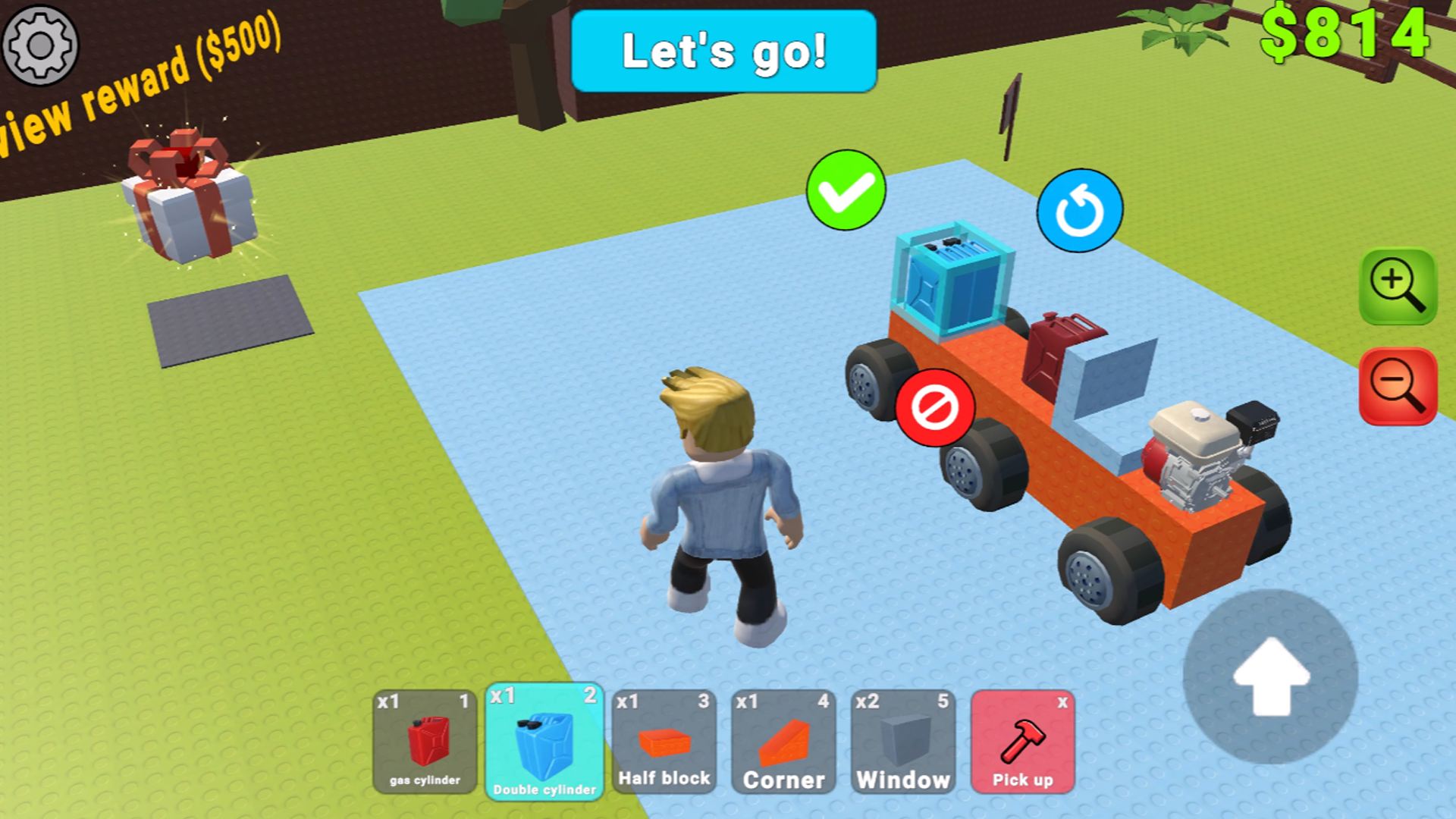Select the Corner block item
Image resolution: width=1456 pixels, height=819 pixels.
[x=783, y=743]
